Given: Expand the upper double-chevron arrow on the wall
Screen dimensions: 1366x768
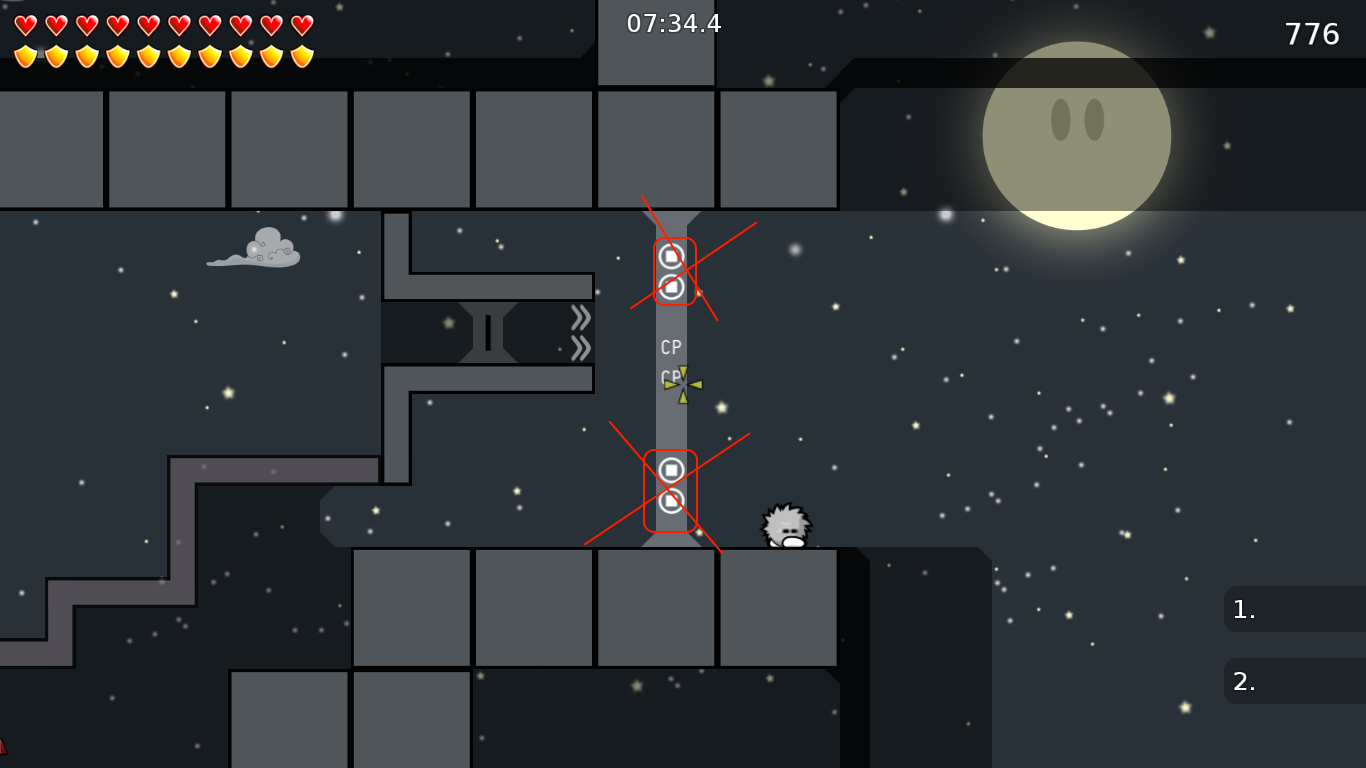Looking at the screenshot, I should click(580, 316).
